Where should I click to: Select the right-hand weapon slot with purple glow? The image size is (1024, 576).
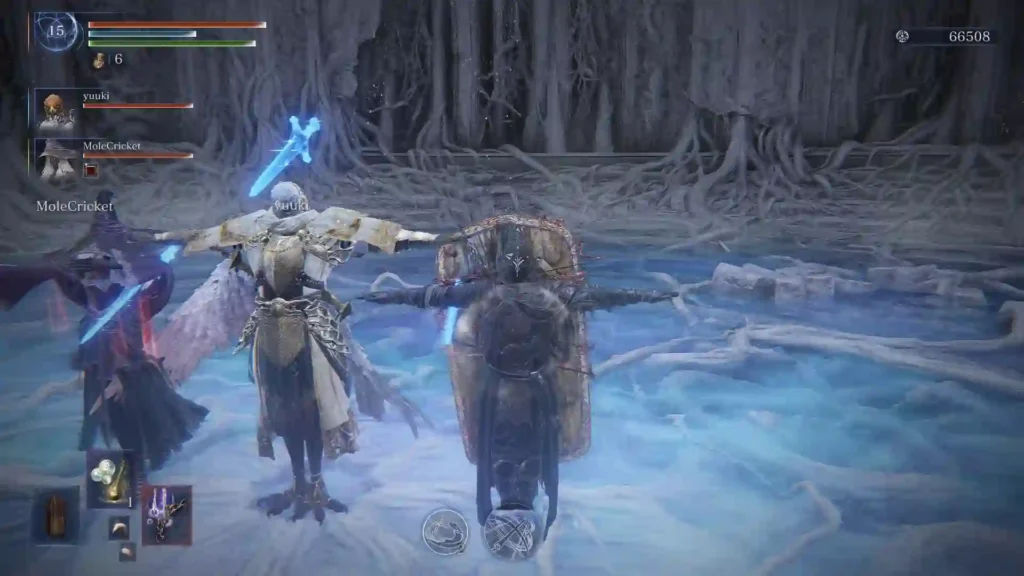[x=166, y=514]
